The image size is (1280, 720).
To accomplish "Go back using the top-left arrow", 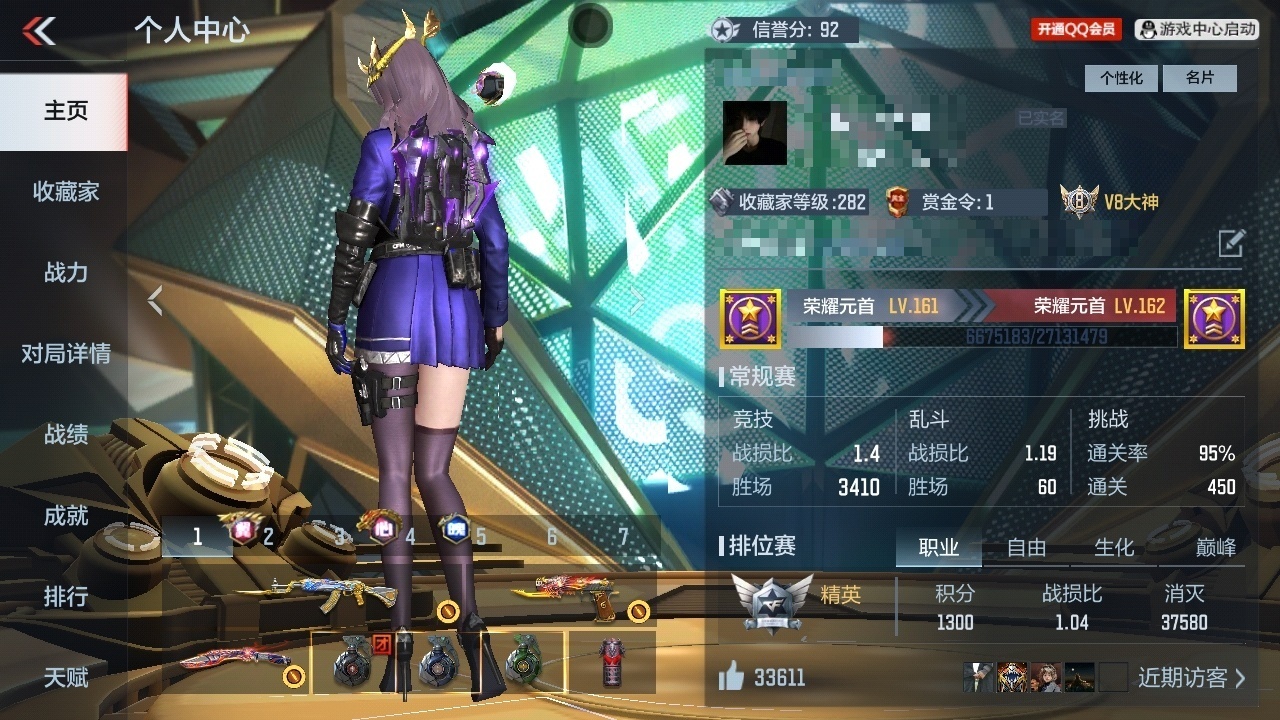I will pos(40,31).
